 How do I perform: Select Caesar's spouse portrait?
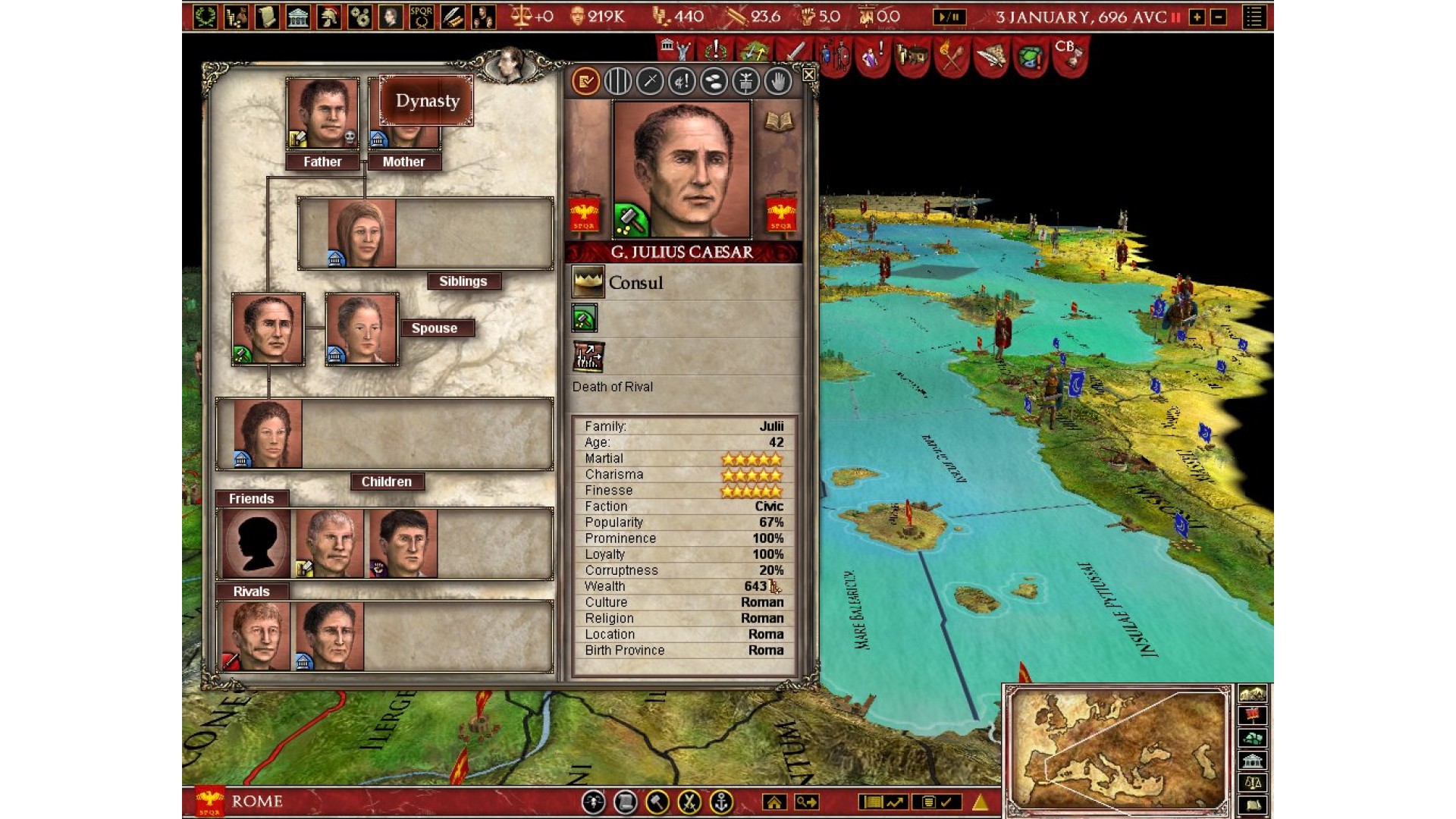click(x=362, y=329)
